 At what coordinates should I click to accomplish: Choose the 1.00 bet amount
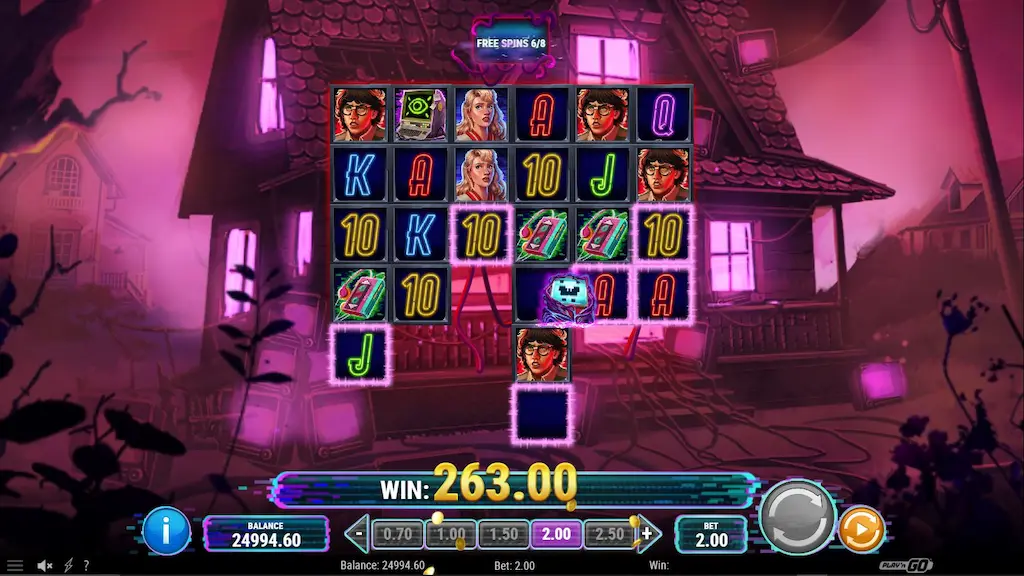pyautogui.click(x=450, y=534)
